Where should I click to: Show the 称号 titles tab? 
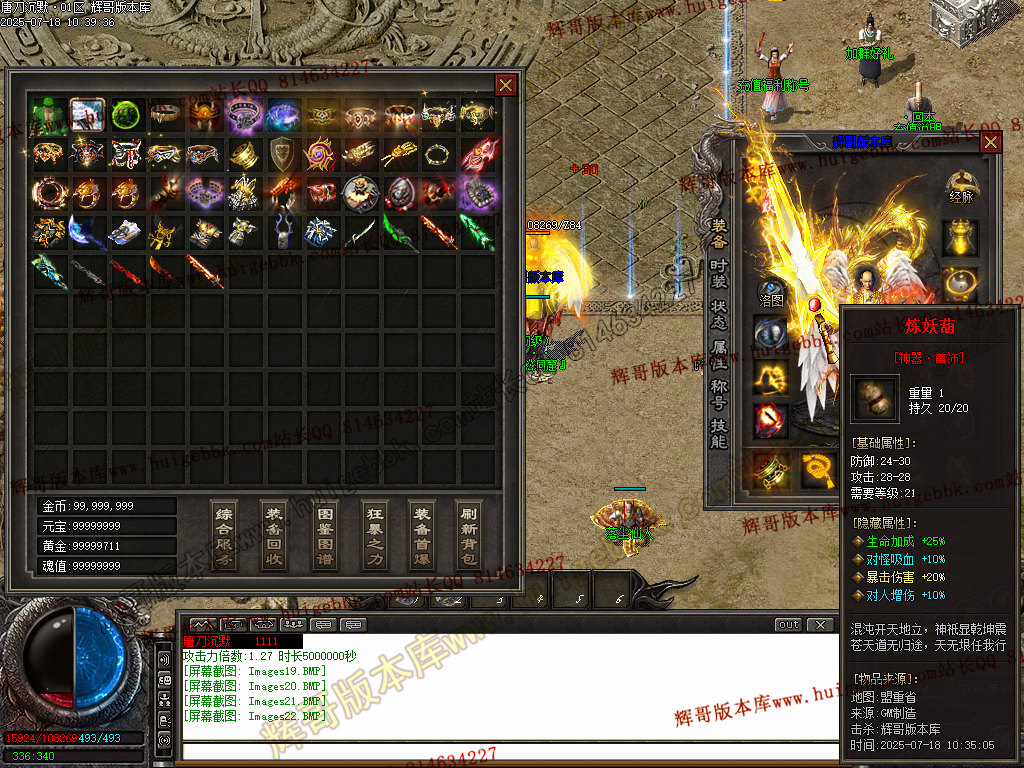(x=719, y=395)
